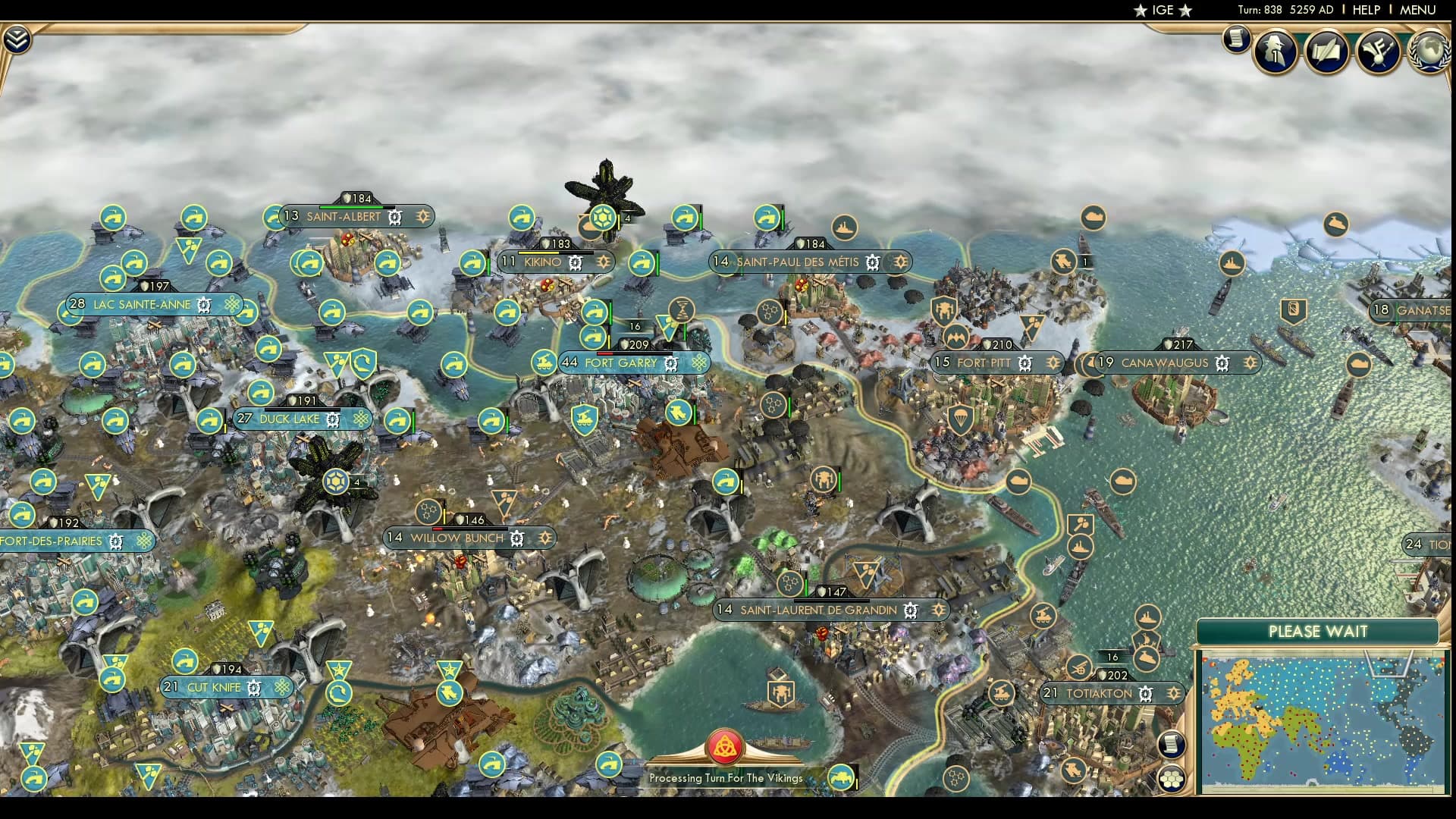Open the HELP screen
Viewport: 1456px width, 819px height.
coord(1365,11)
